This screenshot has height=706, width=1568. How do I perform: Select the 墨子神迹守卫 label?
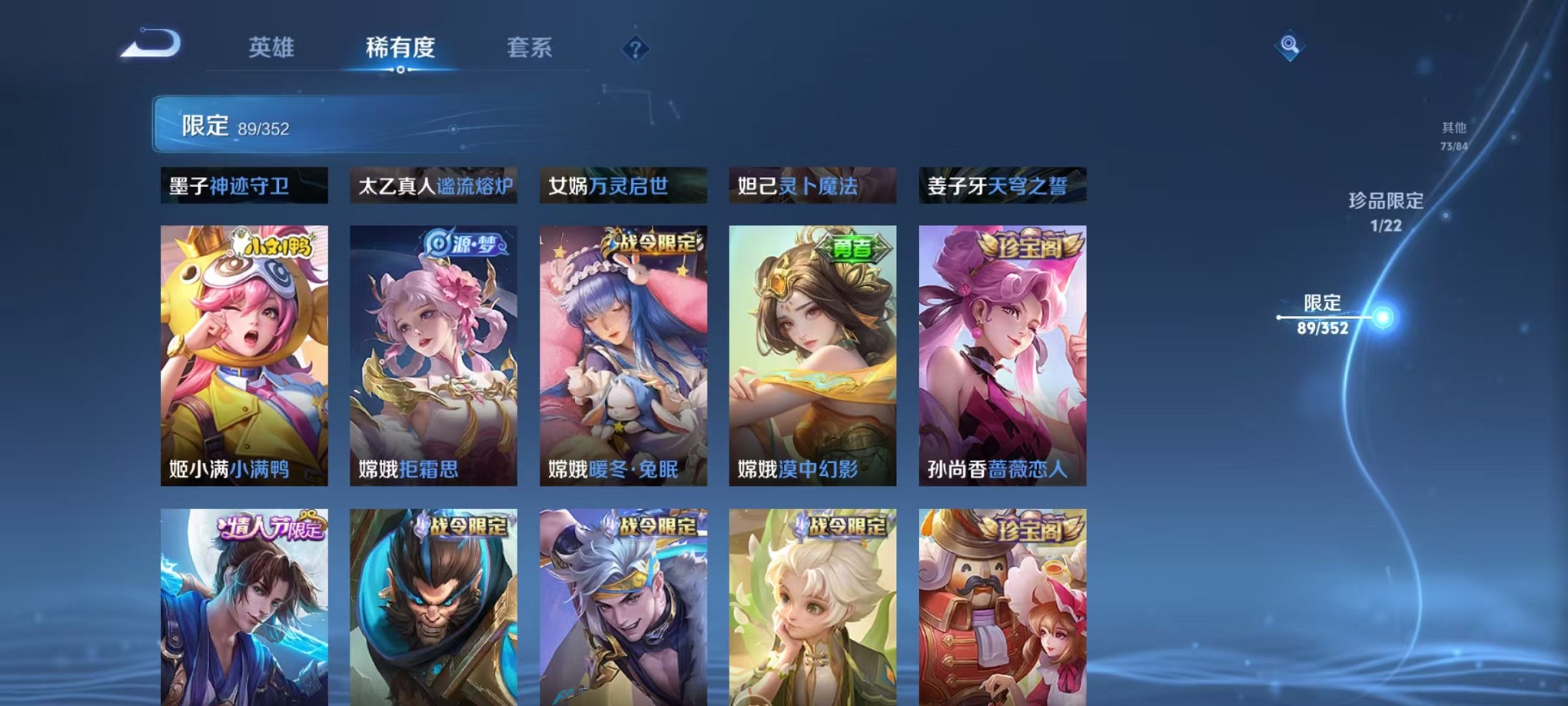[244, 185]
